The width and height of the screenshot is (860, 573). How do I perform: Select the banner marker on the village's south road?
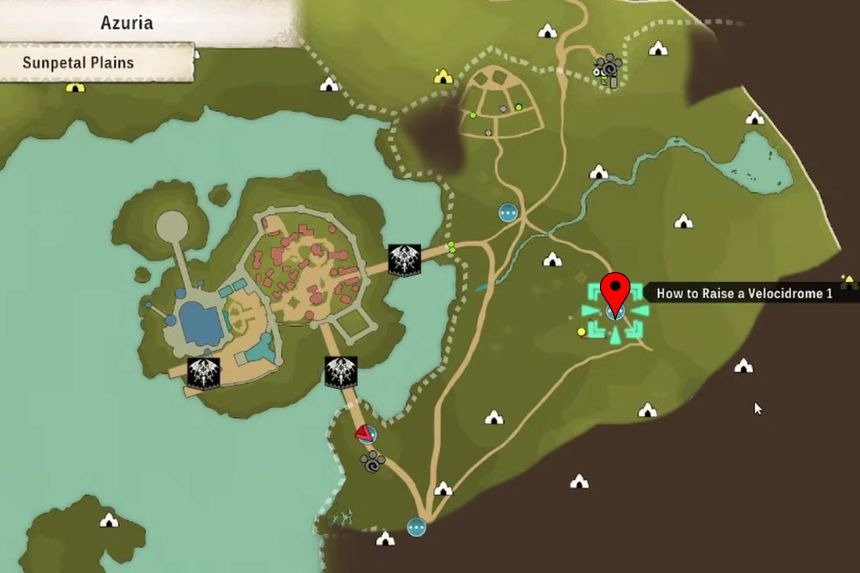341,372
